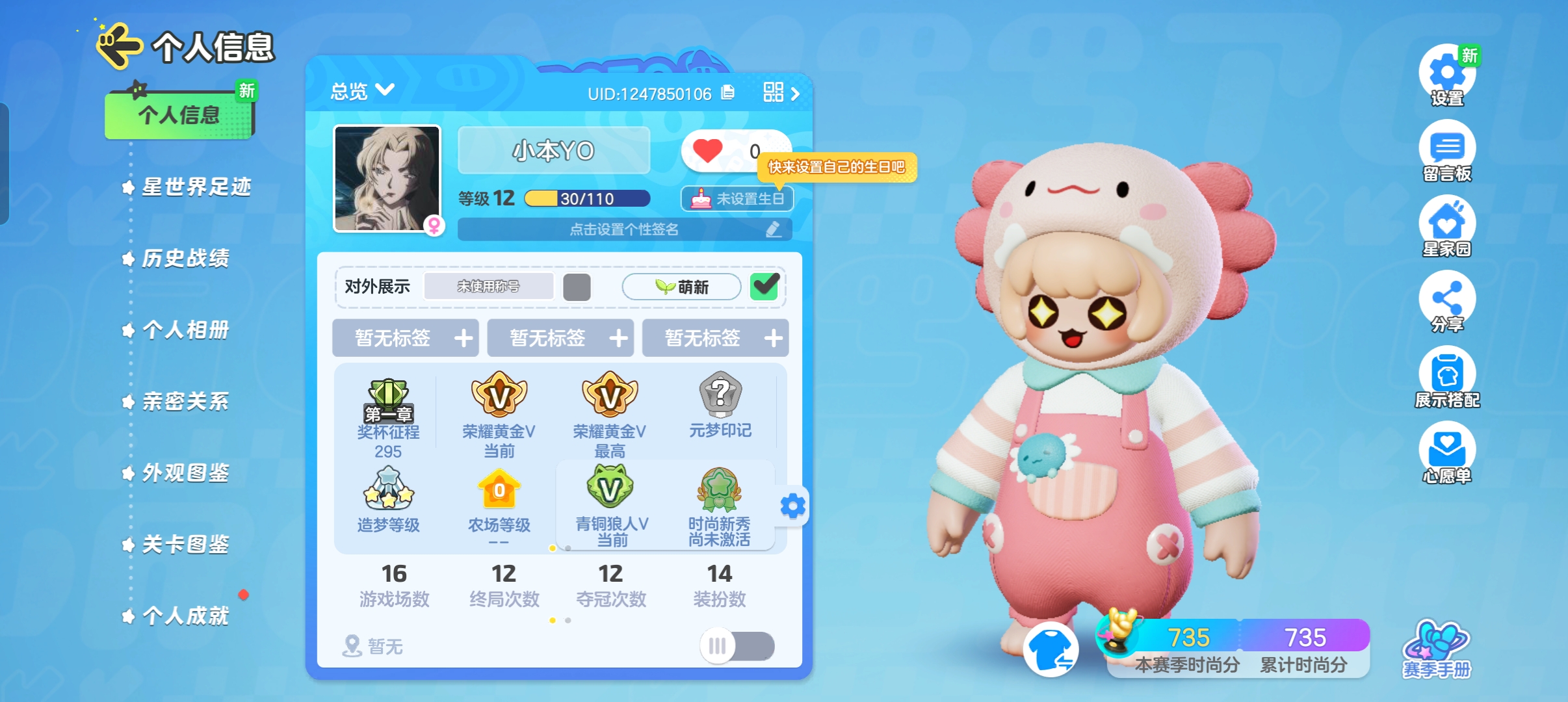1568x702 pixels.
Task: Click the level 12 experience progress bar
Action: (585, 197)
